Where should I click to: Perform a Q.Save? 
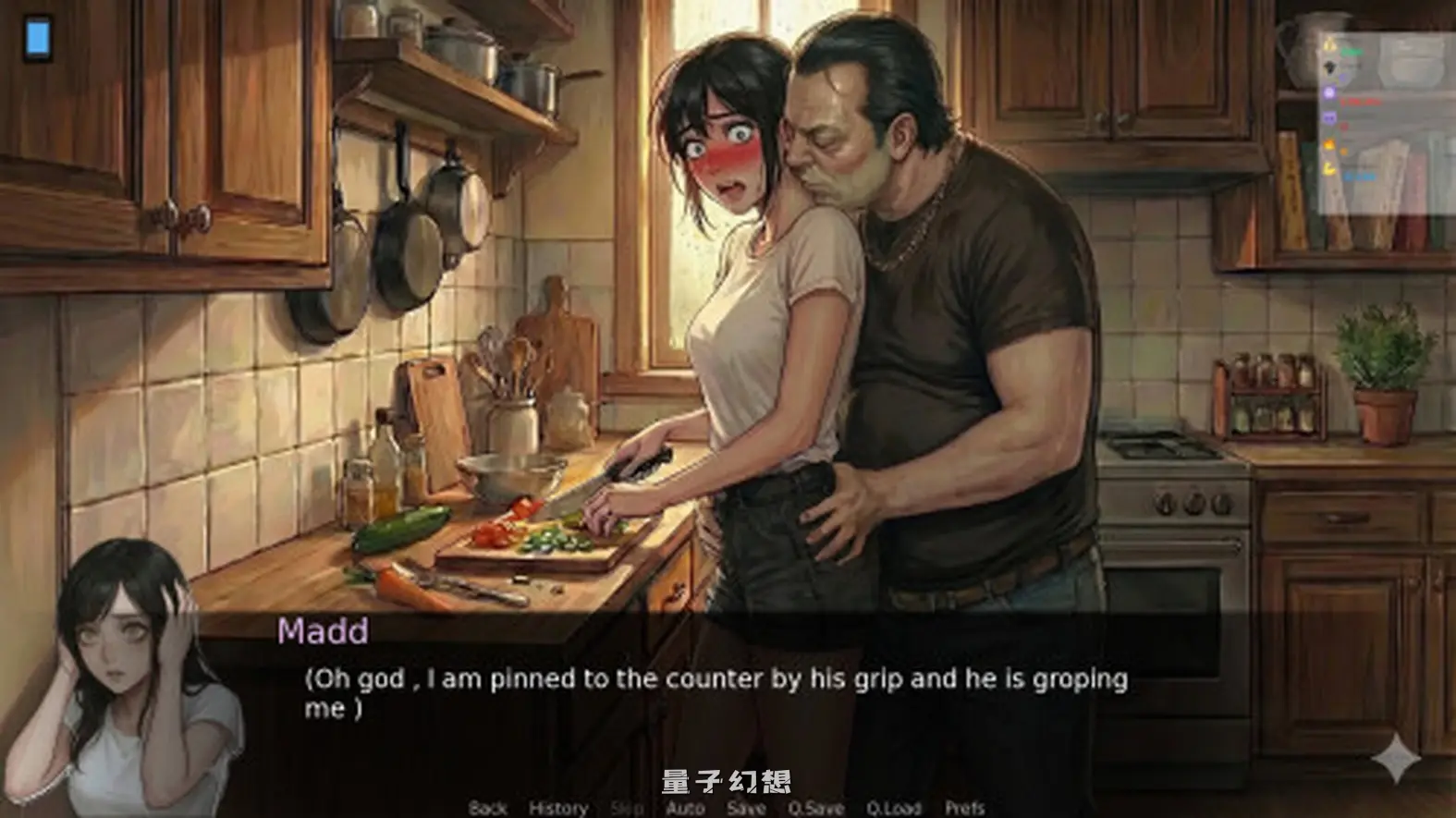(815, 807)
